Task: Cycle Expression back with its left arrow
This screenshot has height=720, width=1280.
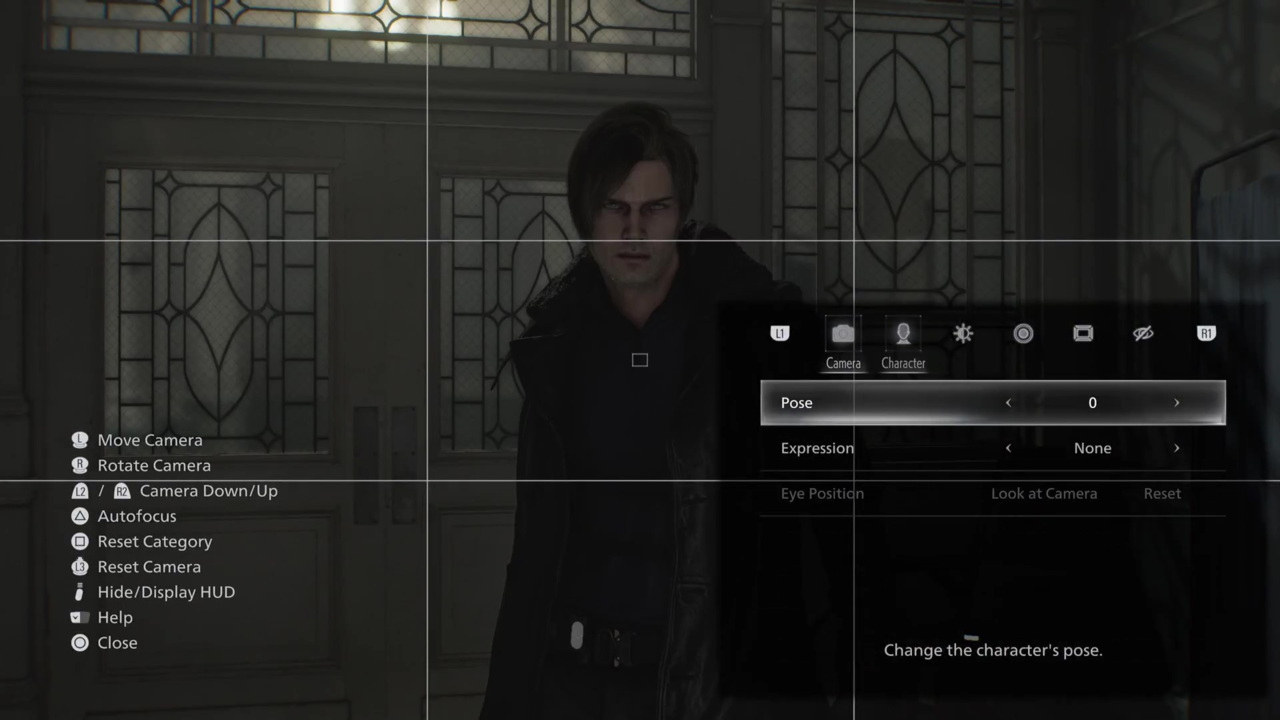Action: coord(1008,448)
